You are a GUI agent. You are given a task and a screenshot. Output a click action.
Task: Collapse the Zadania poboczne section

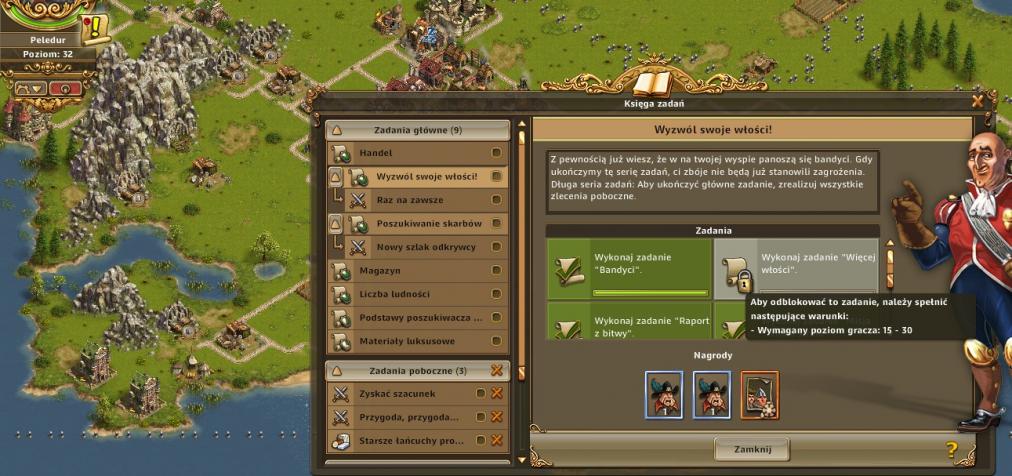[337, 371]
